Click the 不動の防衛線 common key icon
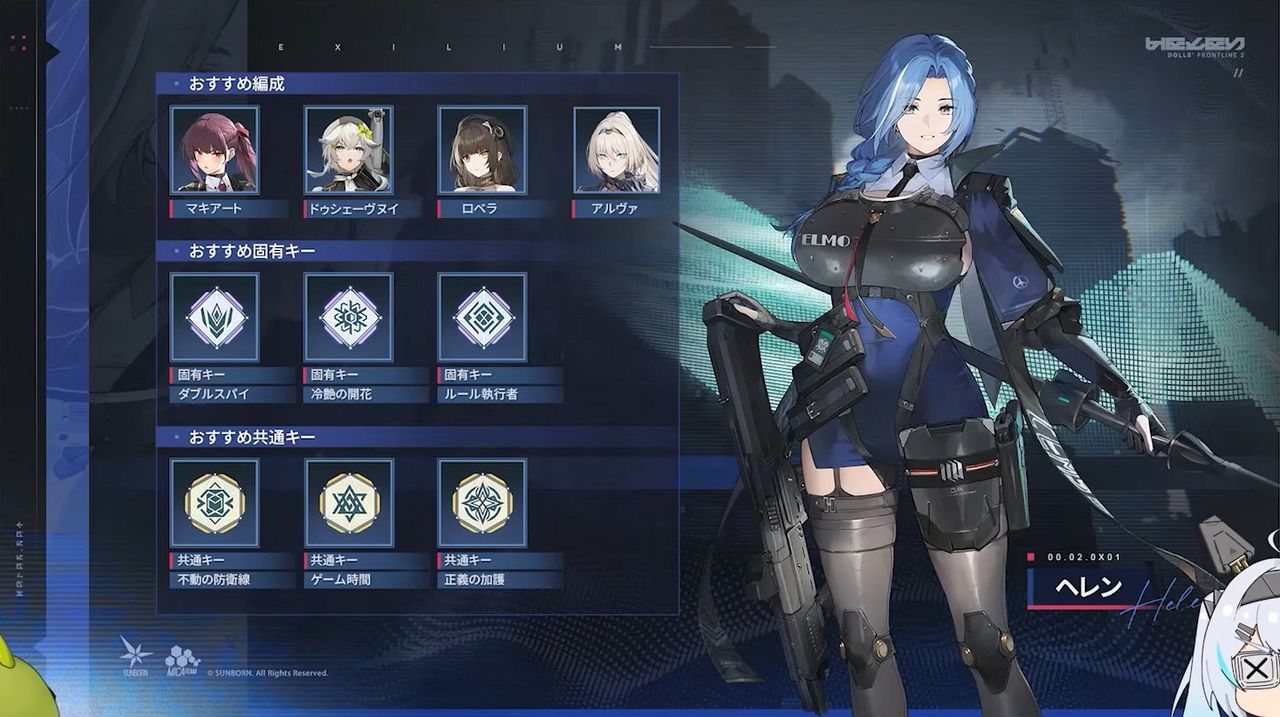Screen dimensions: 1280x717 (214, 503)
